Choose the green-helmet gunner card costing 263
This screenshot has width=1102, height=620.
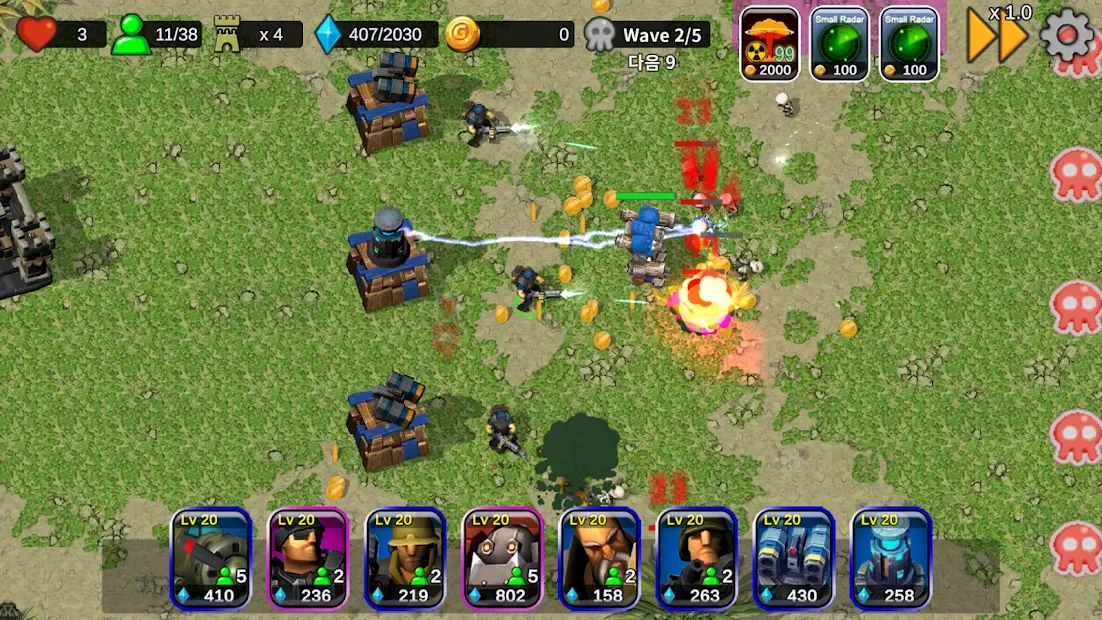[x=696, y=558]
